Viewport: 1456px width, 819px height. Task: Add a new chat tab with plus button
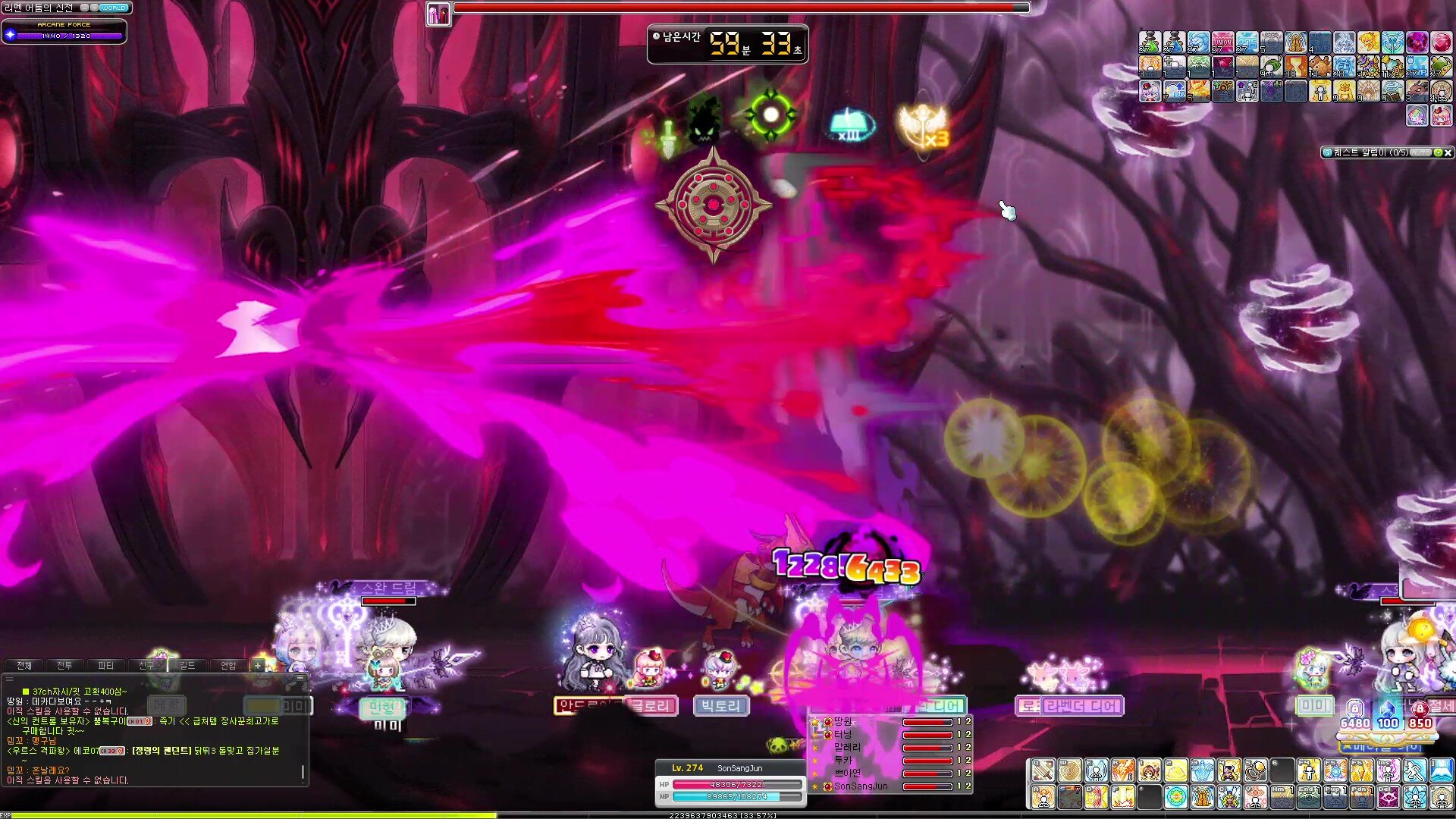(x=258, y=665)
